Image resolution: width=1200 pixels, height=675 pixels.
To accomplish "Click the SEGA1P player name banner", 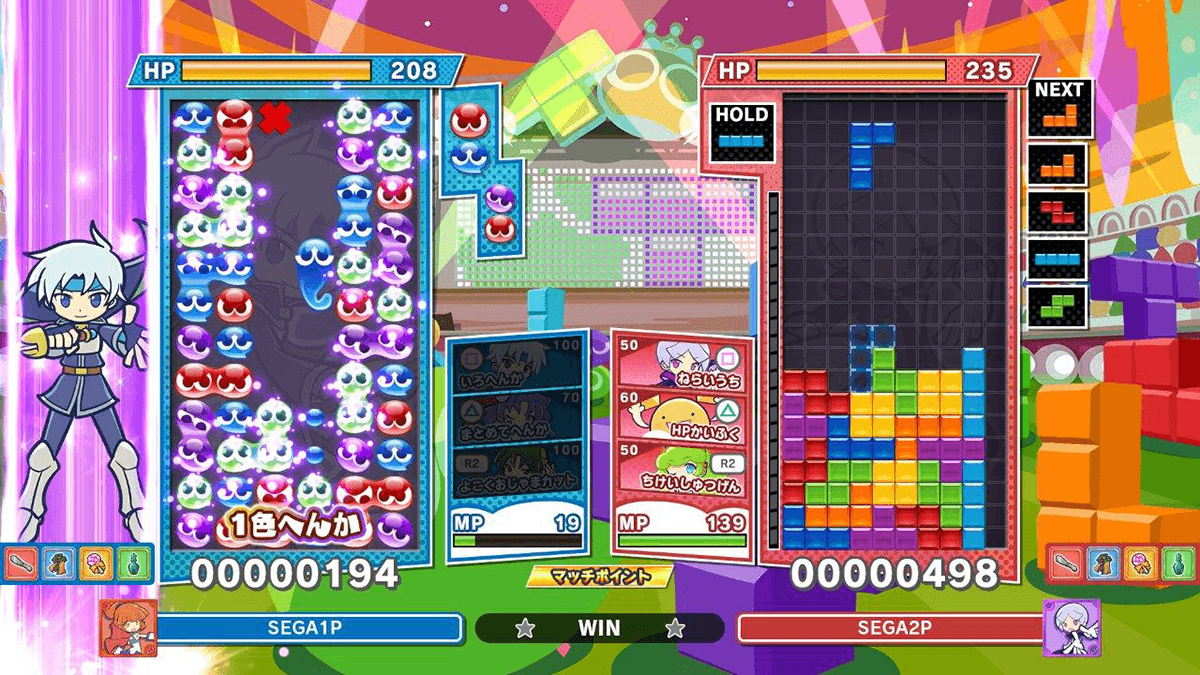I will (310, 628).
